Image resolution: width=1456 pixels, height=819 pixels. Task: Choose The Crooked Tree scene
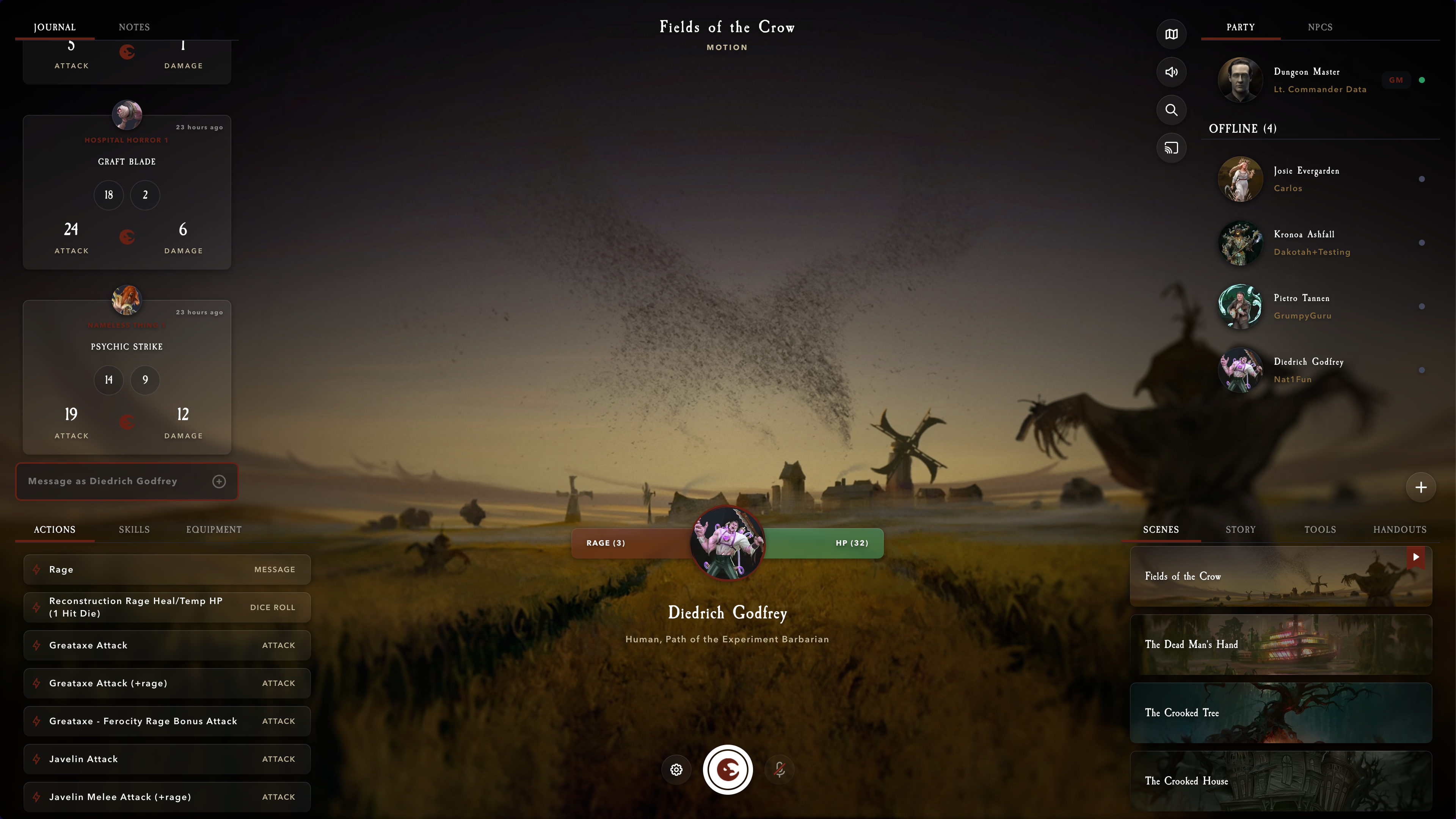point(1280,713)
